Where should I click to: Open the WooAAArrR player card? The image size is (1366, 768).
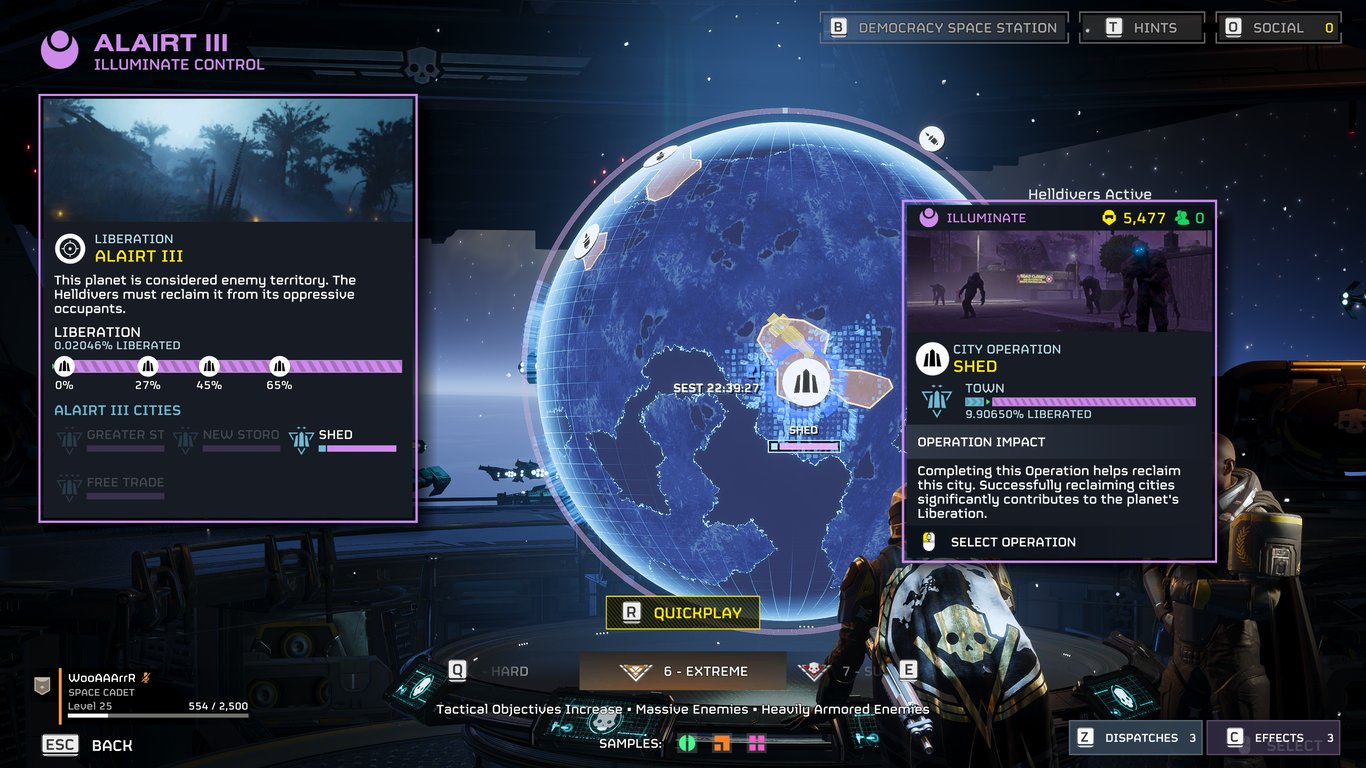(140, 694)
